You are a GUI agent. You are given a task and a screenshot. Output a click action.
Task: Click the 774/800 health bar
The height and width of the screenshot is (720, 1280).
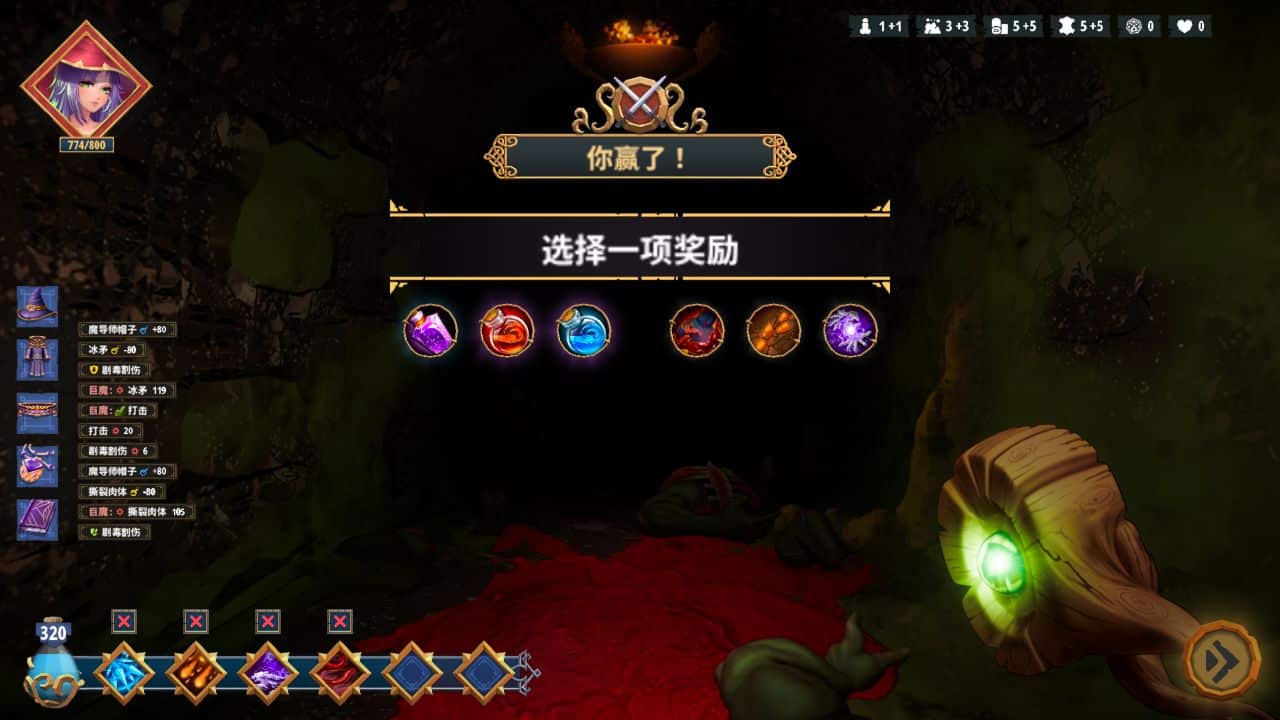tap(85, 145)
